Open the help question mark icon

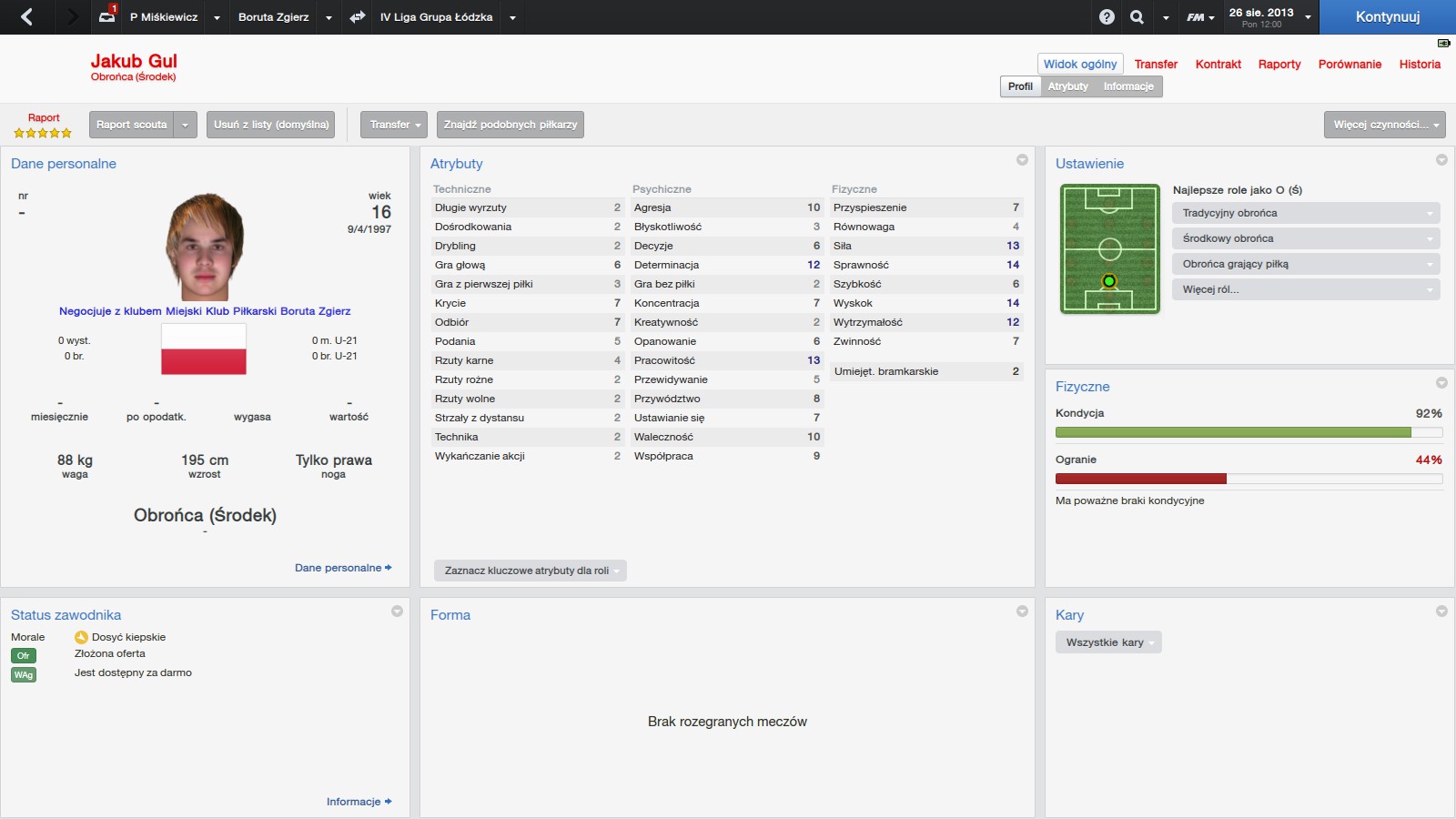[1107, 17]
